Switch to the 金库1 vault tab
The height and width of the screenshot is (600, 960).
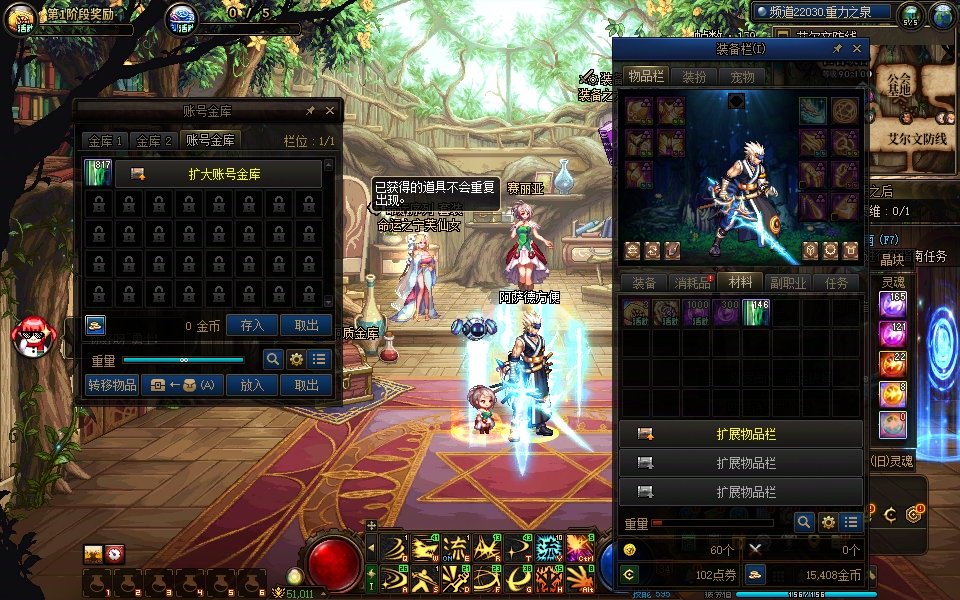click(x=106, y=141)
